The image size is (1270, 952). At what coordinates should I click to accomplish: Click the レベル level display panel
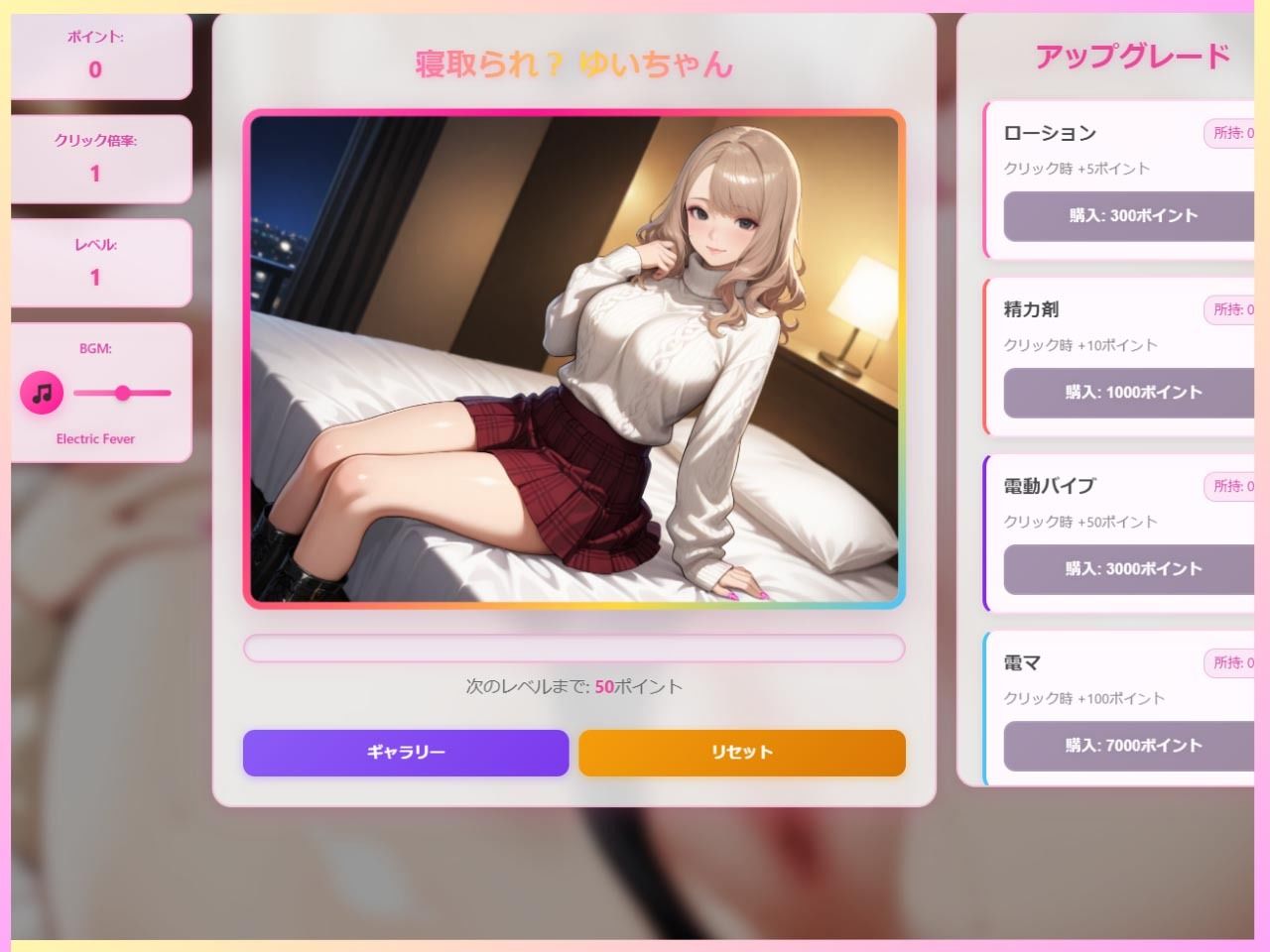(x=94, y=261)
